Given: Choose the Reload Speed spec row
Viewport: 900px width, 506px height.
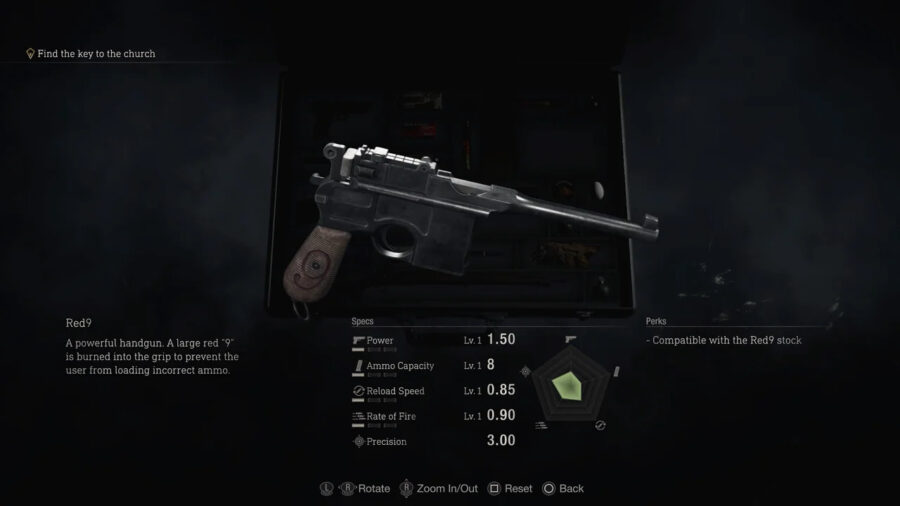Looking at the screenshot, I should (432, 391).
